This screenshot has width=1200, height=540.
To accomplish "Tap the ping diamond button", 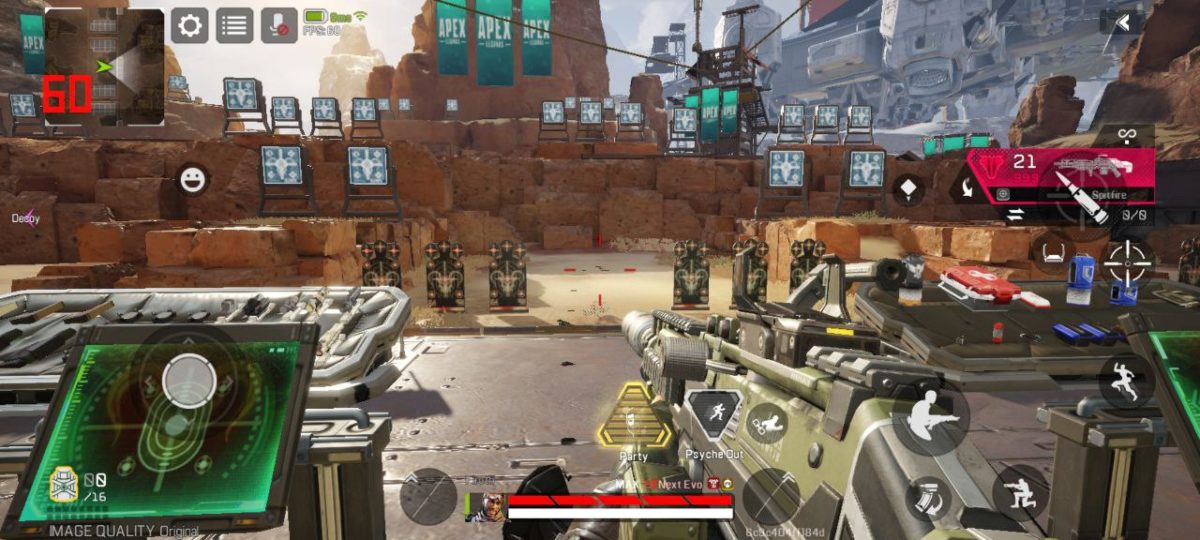I will 908,188.
